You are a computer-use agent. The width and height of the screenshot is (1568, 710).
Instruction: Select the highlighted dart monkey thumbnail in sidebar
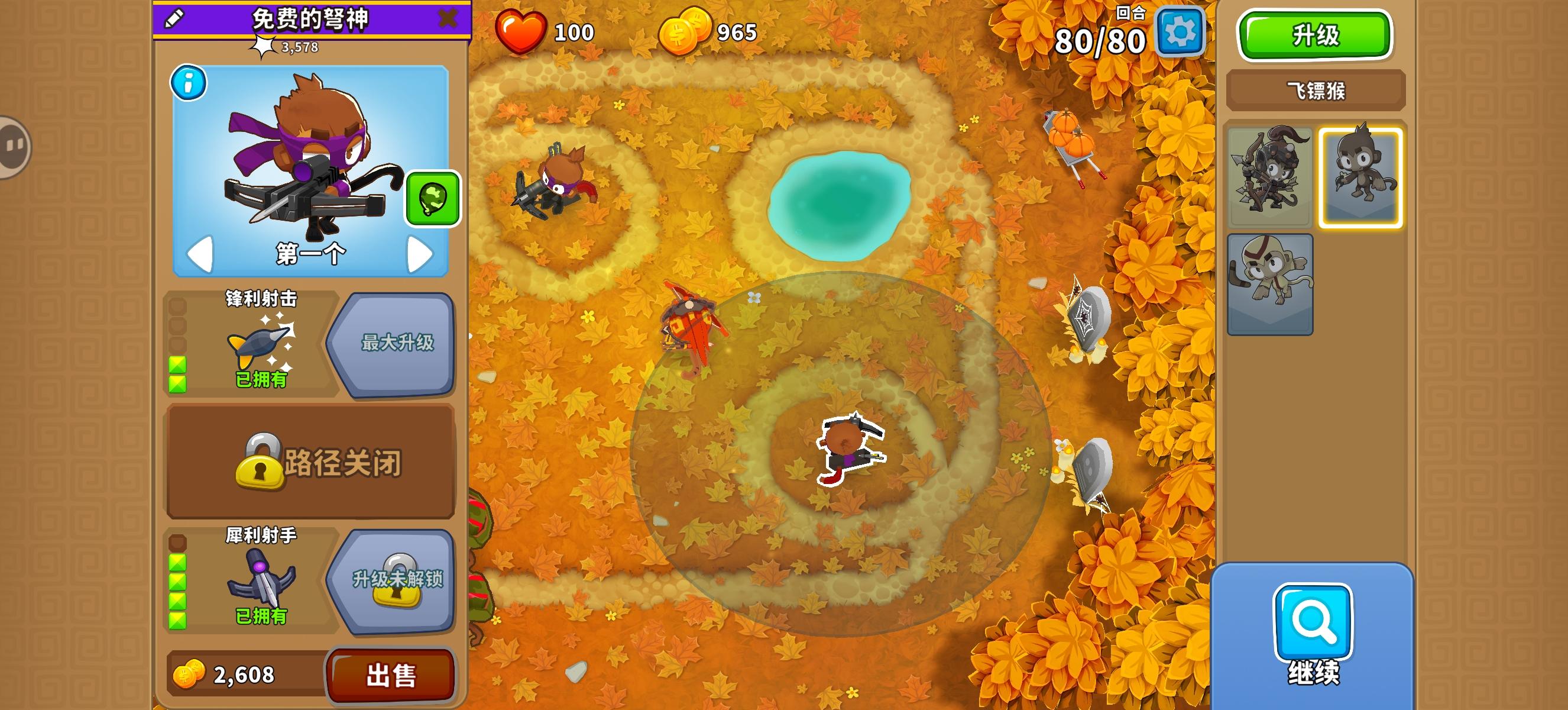point(1360,175)
